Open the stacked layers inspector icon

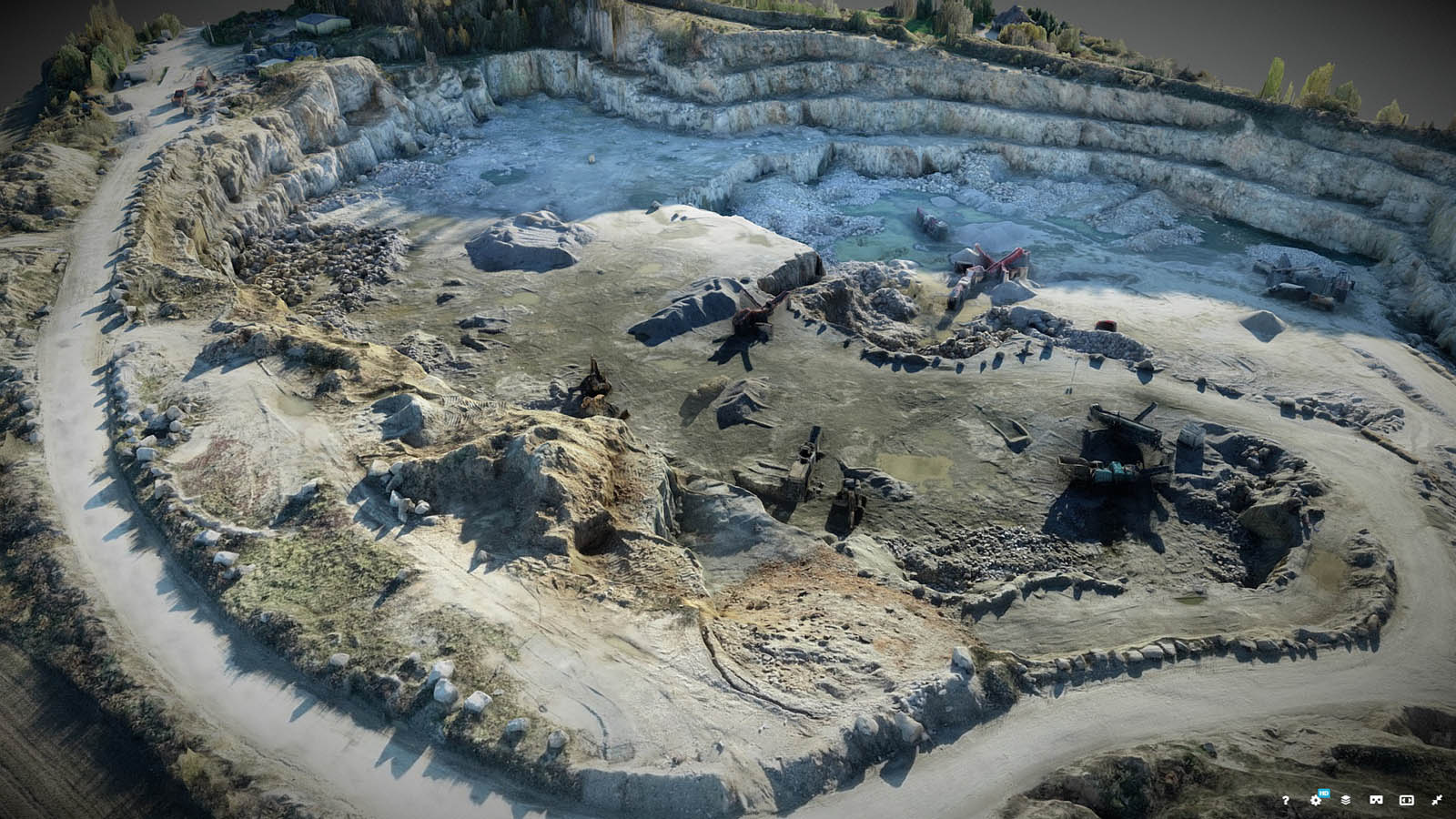tap(1345, 800)
